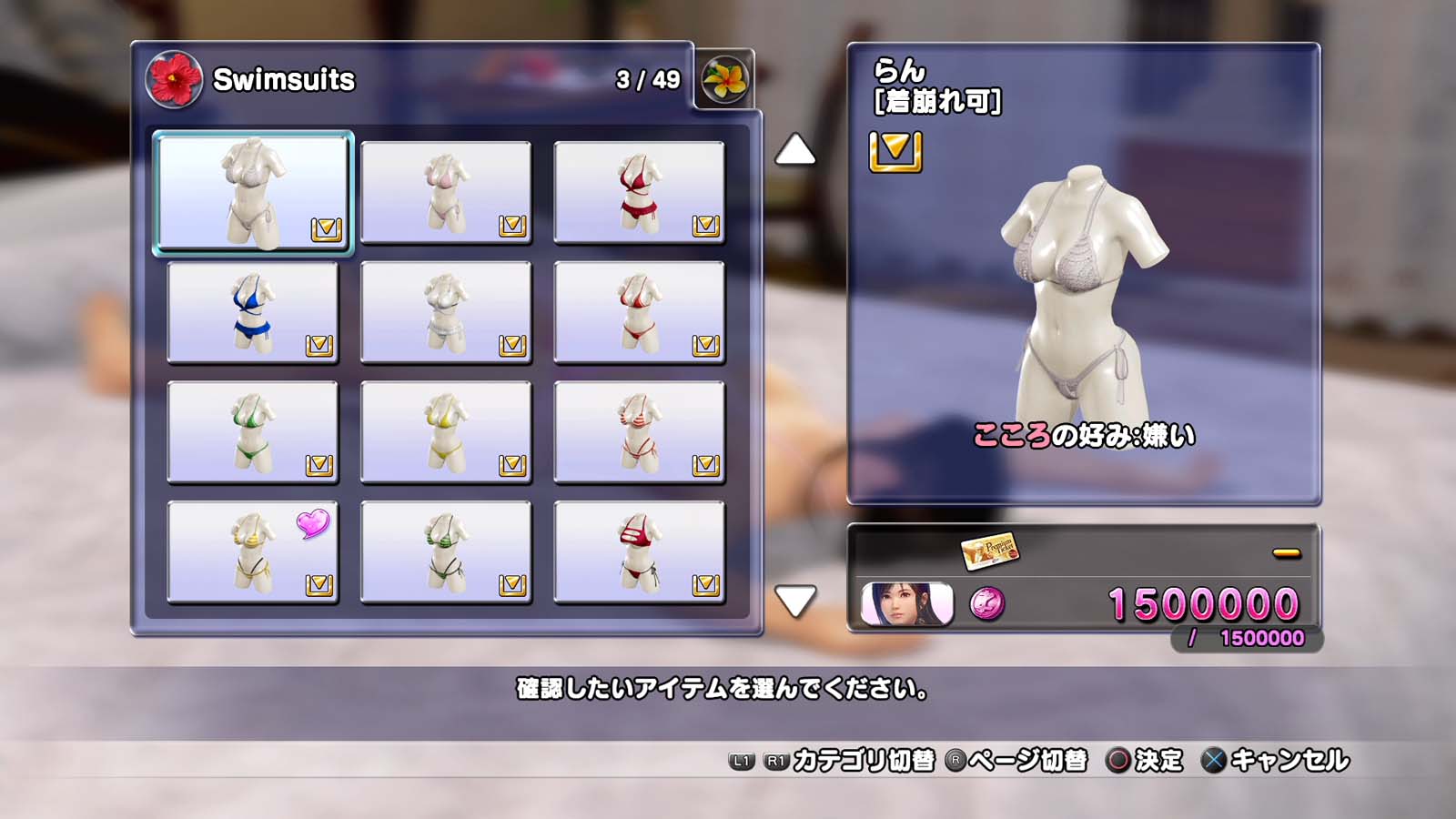Select the Premium Ticket icon
The height and width of the screenshot is (819, 1456).
click(989, 550)
